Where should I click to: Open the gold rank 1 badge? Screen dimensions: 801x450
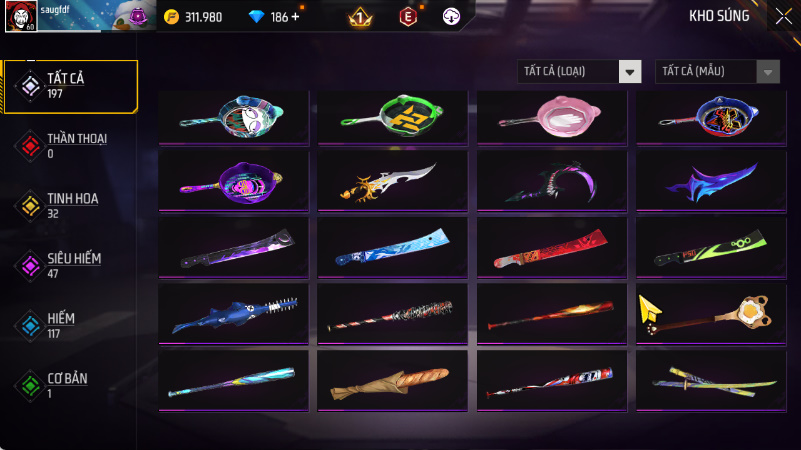pos(360,17)
